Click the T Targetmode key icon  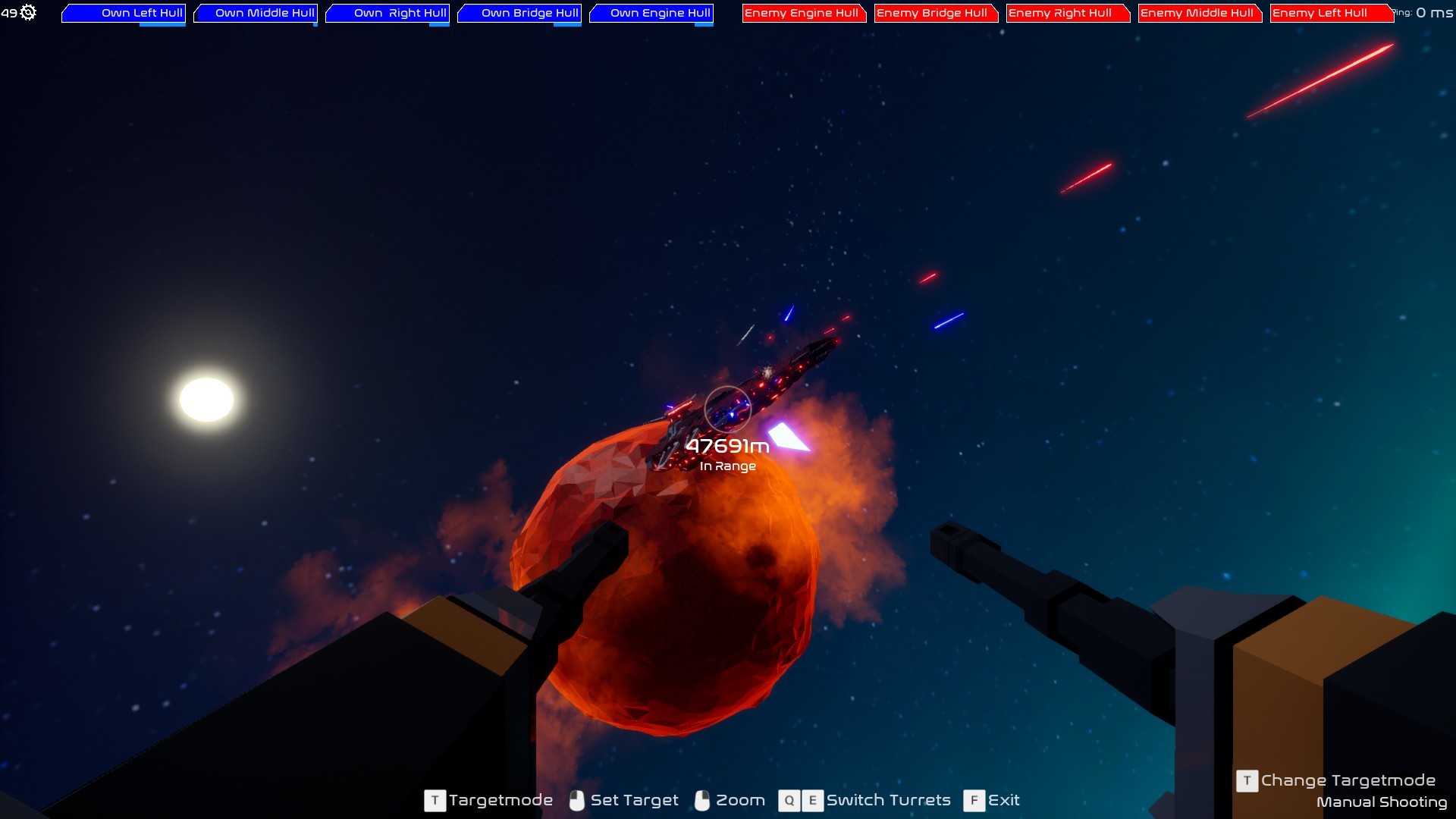pyautogui.click(x=434, y=801)
